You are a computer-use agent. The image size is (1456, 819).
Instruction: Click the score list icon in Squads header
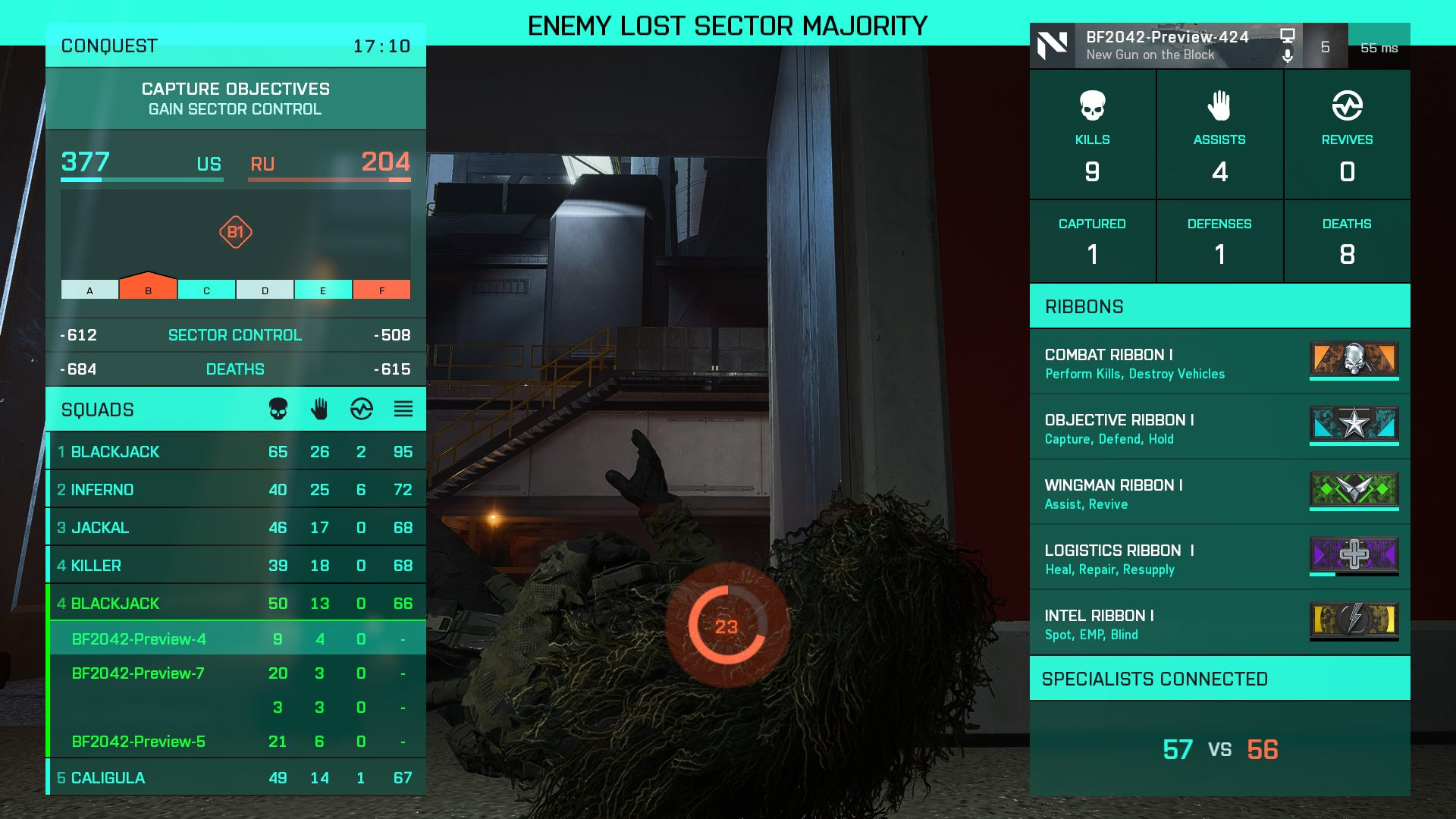[x=403, y=409]
